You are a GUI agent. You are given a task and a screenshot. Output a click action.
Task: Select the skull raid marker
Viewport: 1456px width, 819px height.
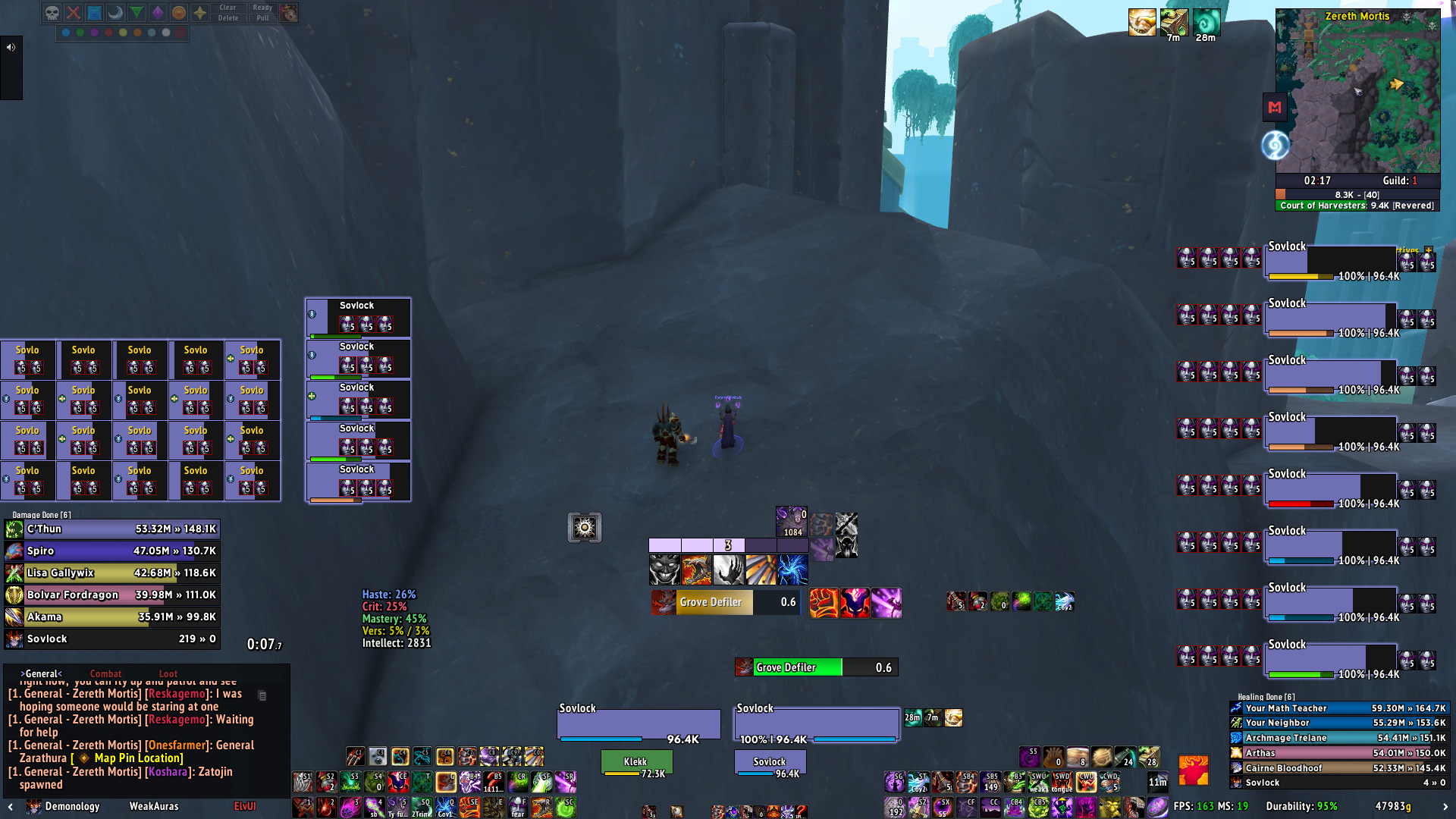[x=52, y=13]
